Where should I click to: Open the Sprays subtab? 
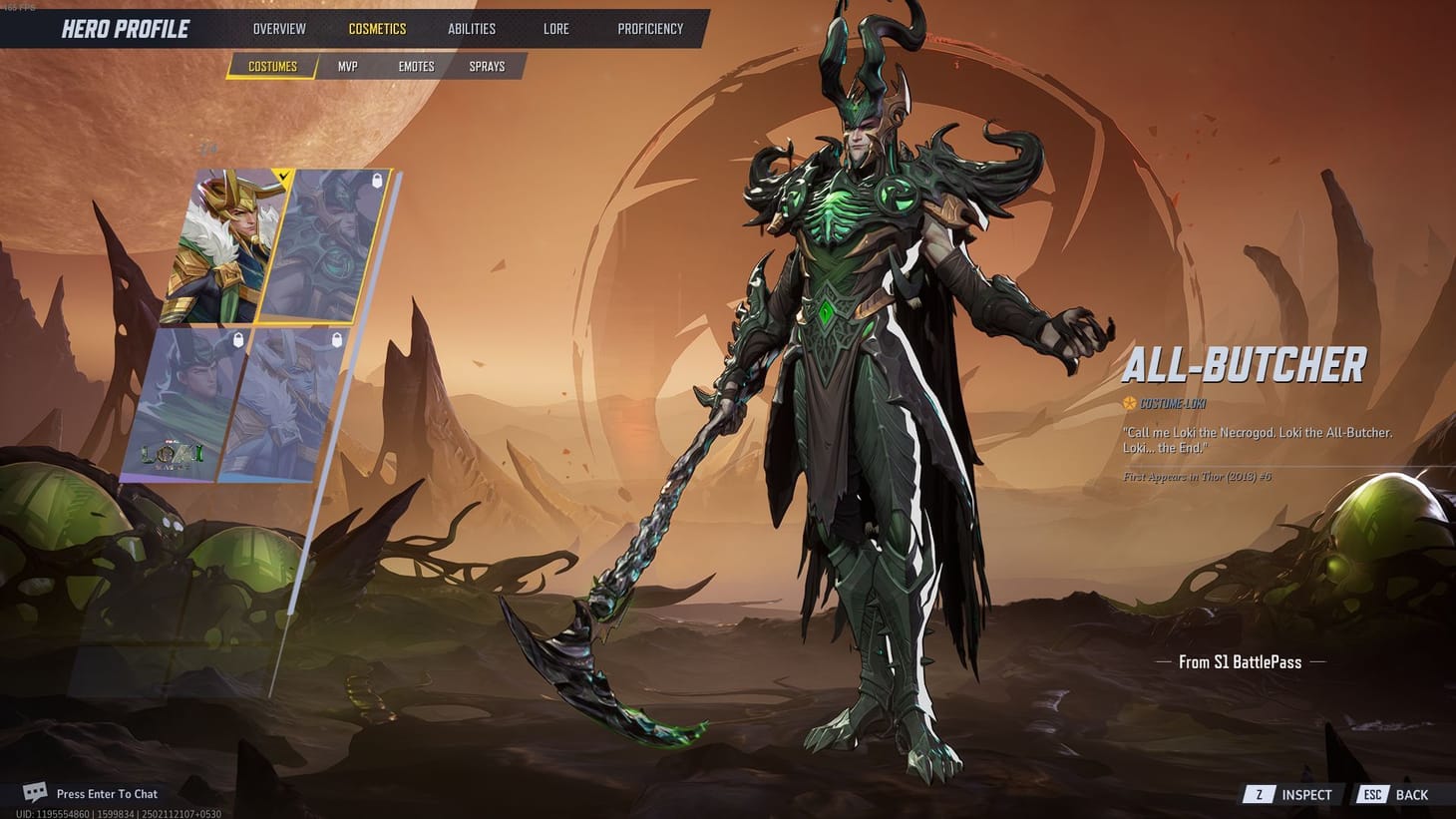coord(486,66)
